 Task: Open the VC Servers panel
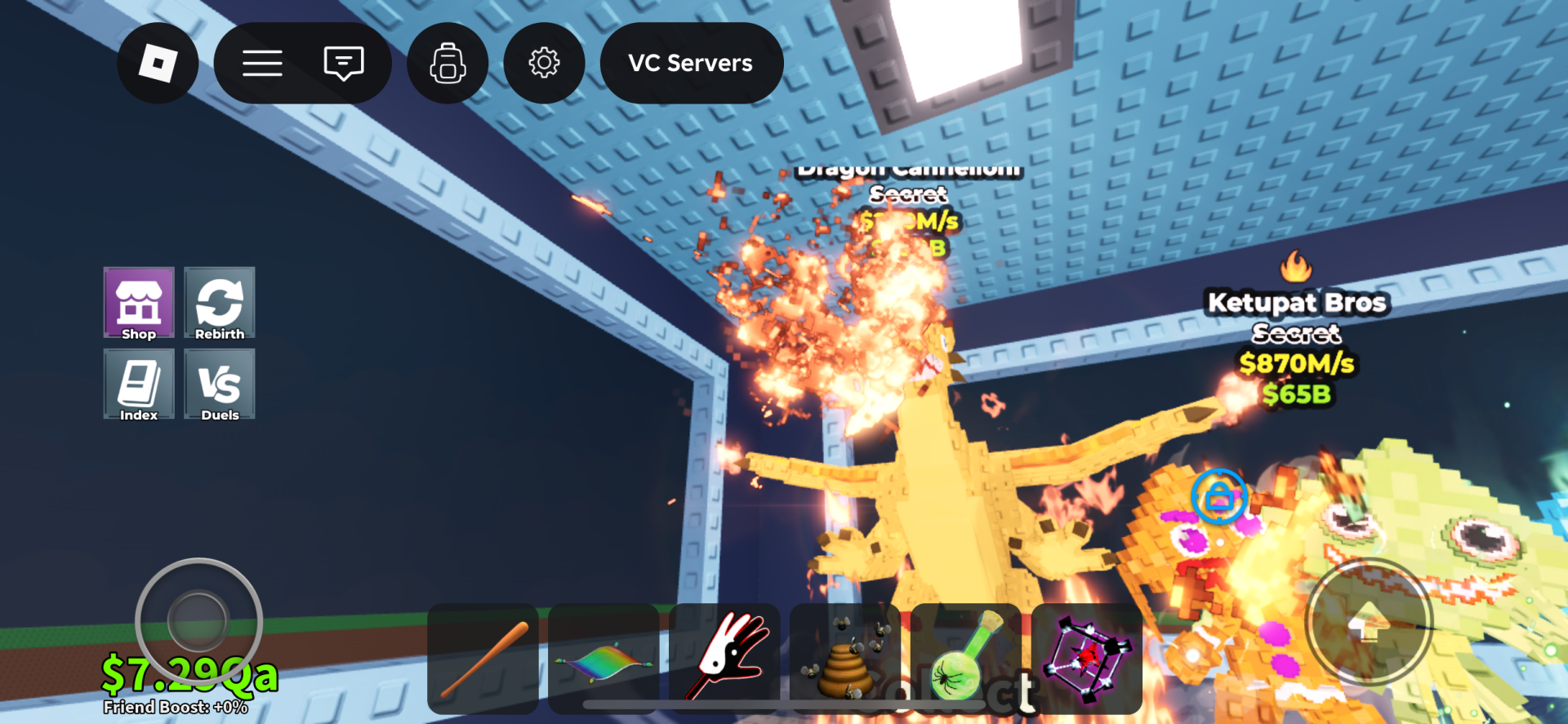pos(690,63)
